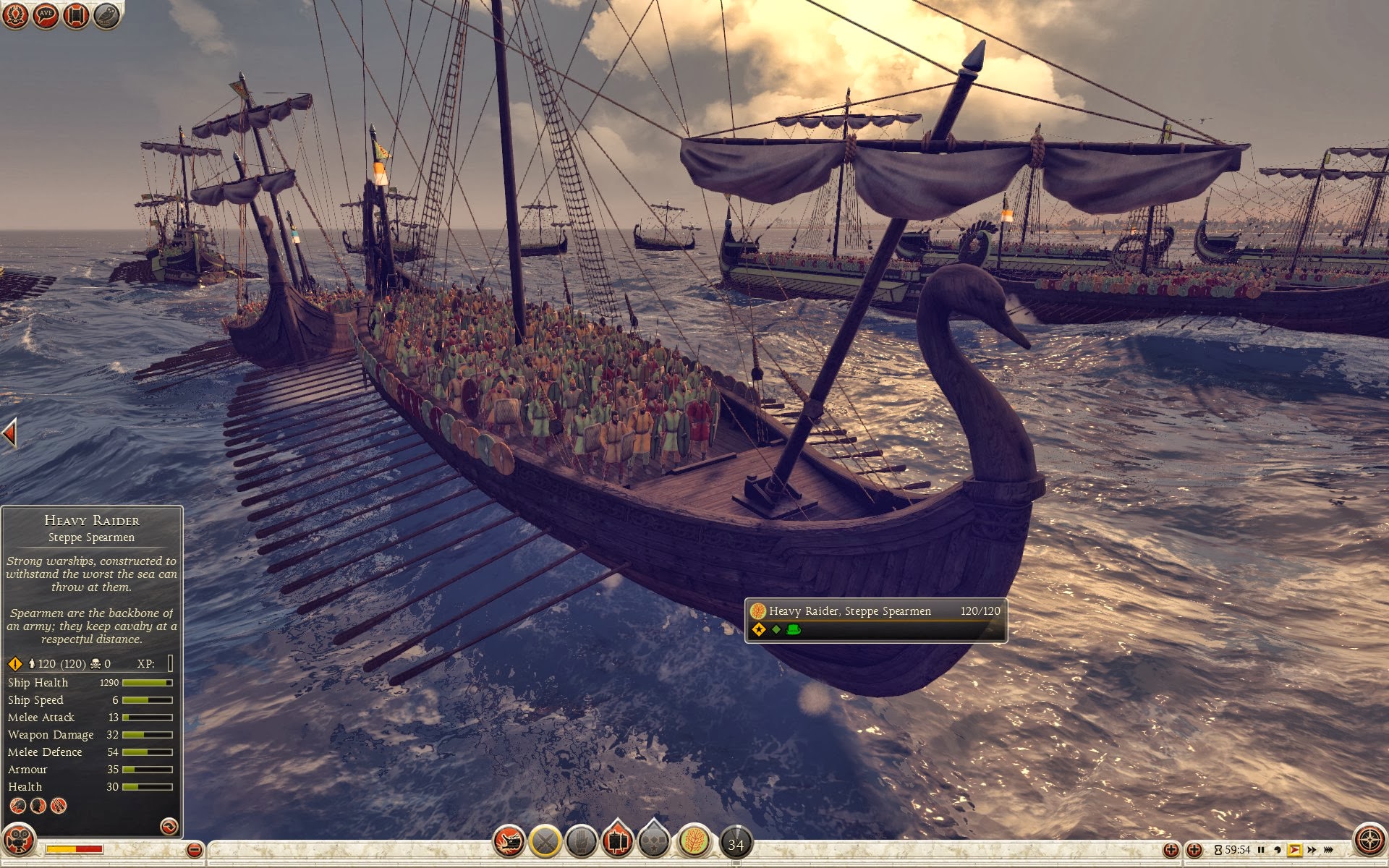1389x868 pixels.
Task: Open the owl encyclopedia advisor button
Action: click(x=106, y=14)
